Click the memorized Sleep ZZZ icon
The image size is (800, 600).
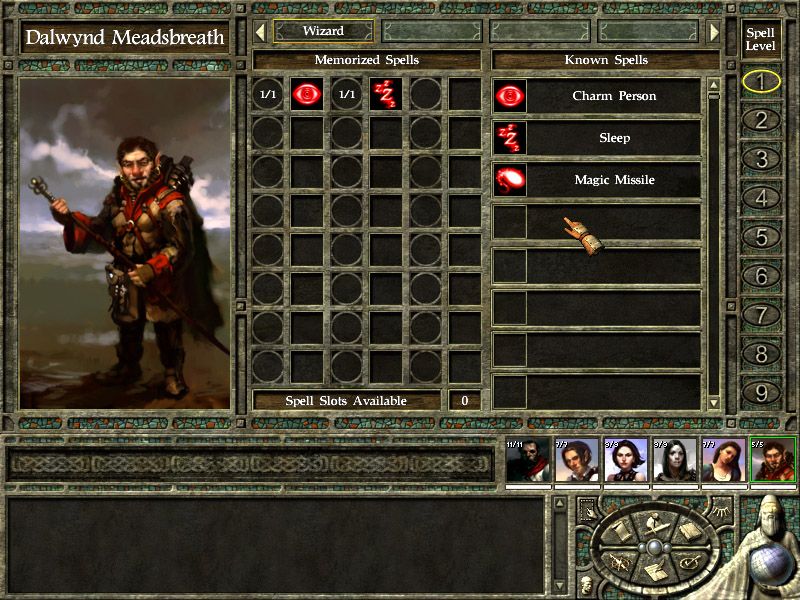tap(385, 95)
